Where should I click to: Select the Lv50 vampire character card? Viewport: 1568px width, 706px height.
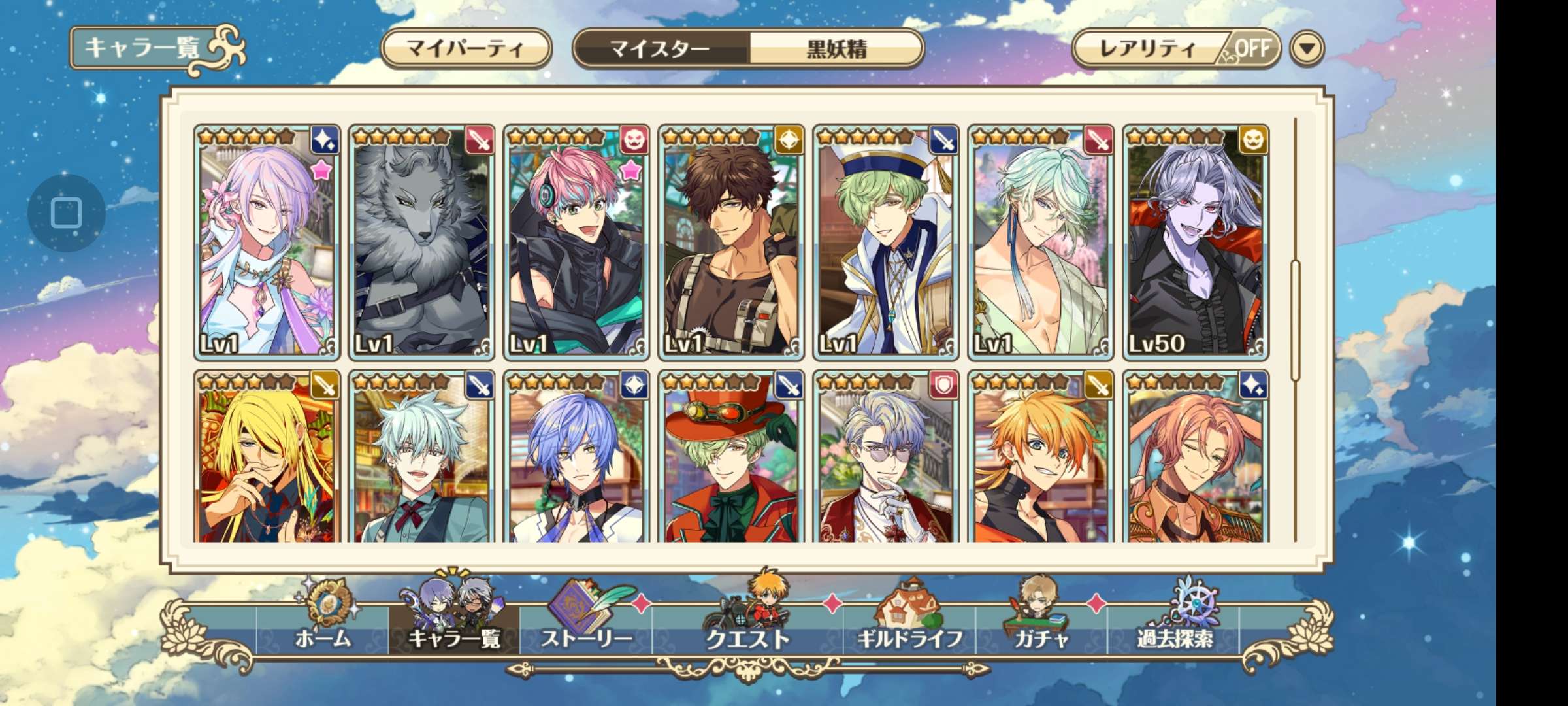(x=1196, y=243)
